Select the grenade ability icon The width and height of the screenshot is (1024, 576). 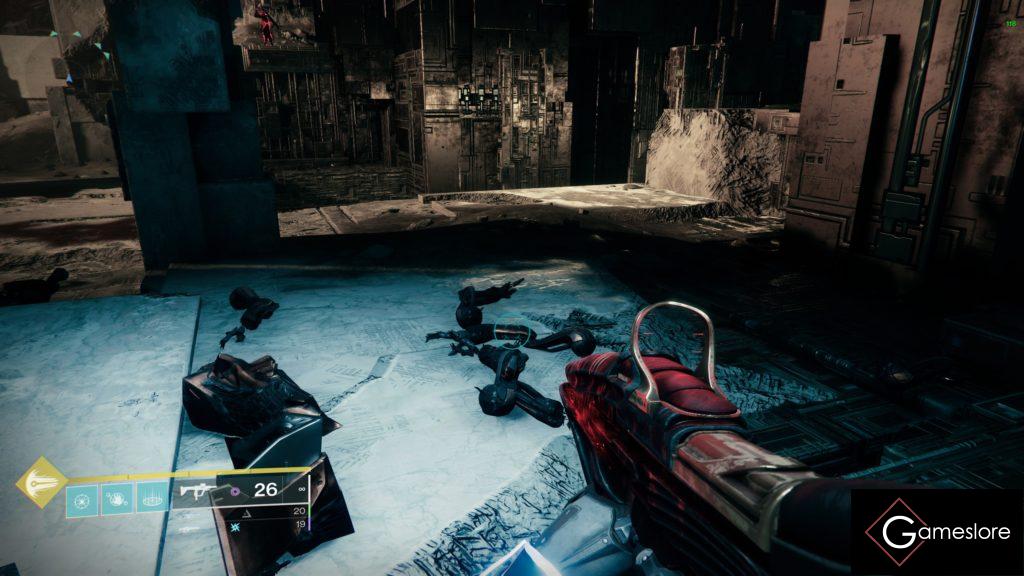tap(82, 498)
